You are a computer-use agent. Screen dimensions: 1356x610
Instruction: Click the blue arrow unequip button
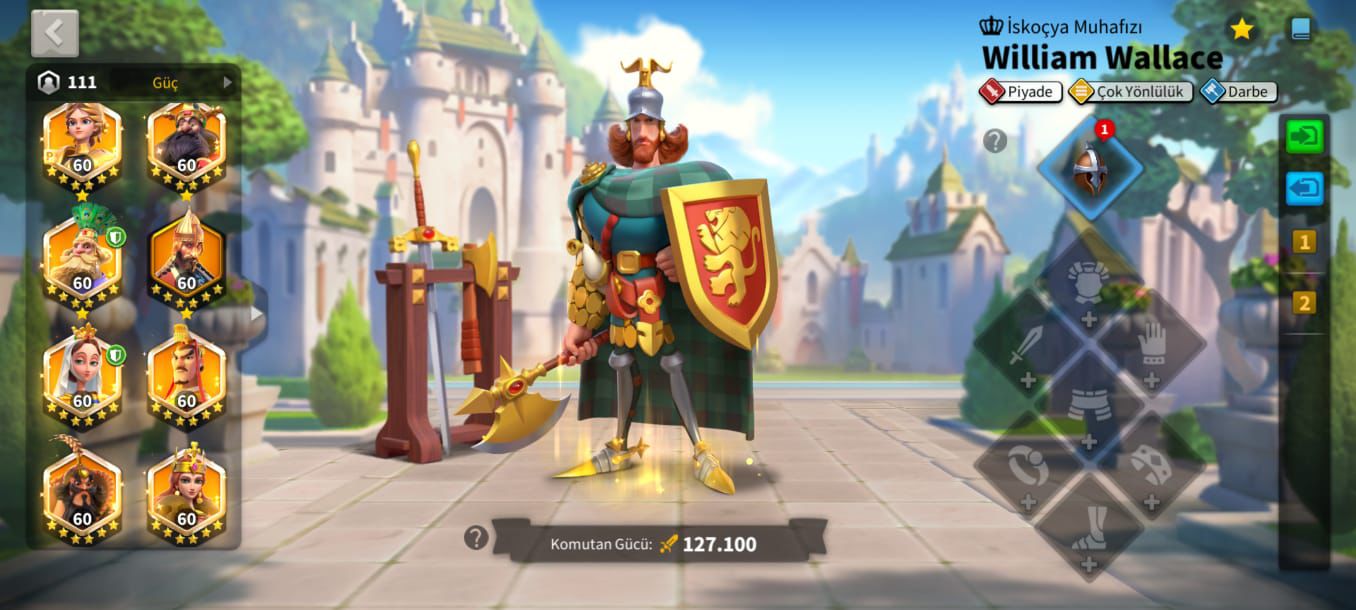1304,187
